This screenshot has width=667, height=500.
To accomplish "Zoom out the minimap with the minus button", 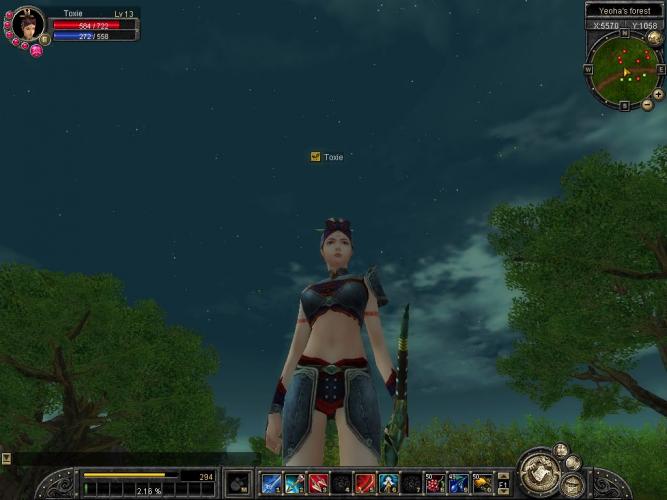I will [647, 104].
